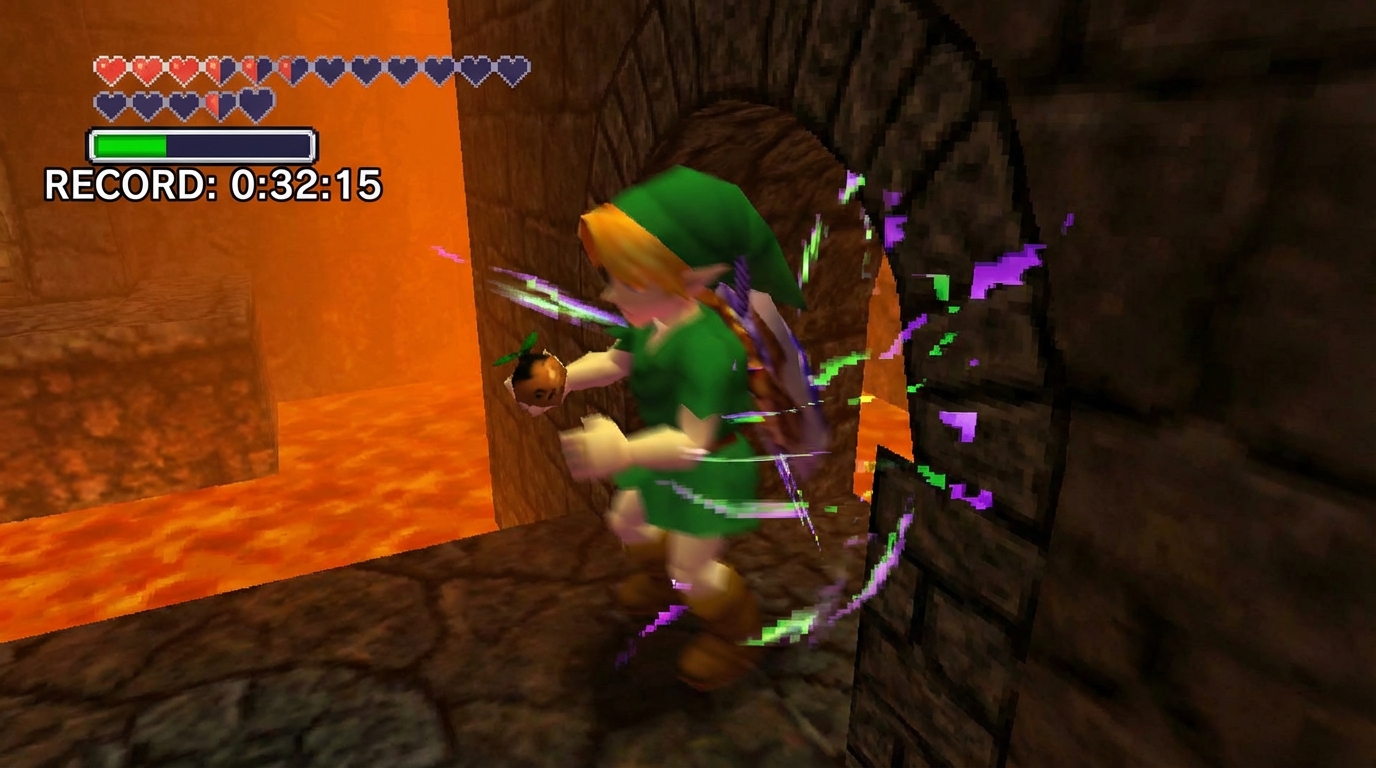Click the partially filled heart on the second row
This screenshot has width=1376, height=768.
214,101
